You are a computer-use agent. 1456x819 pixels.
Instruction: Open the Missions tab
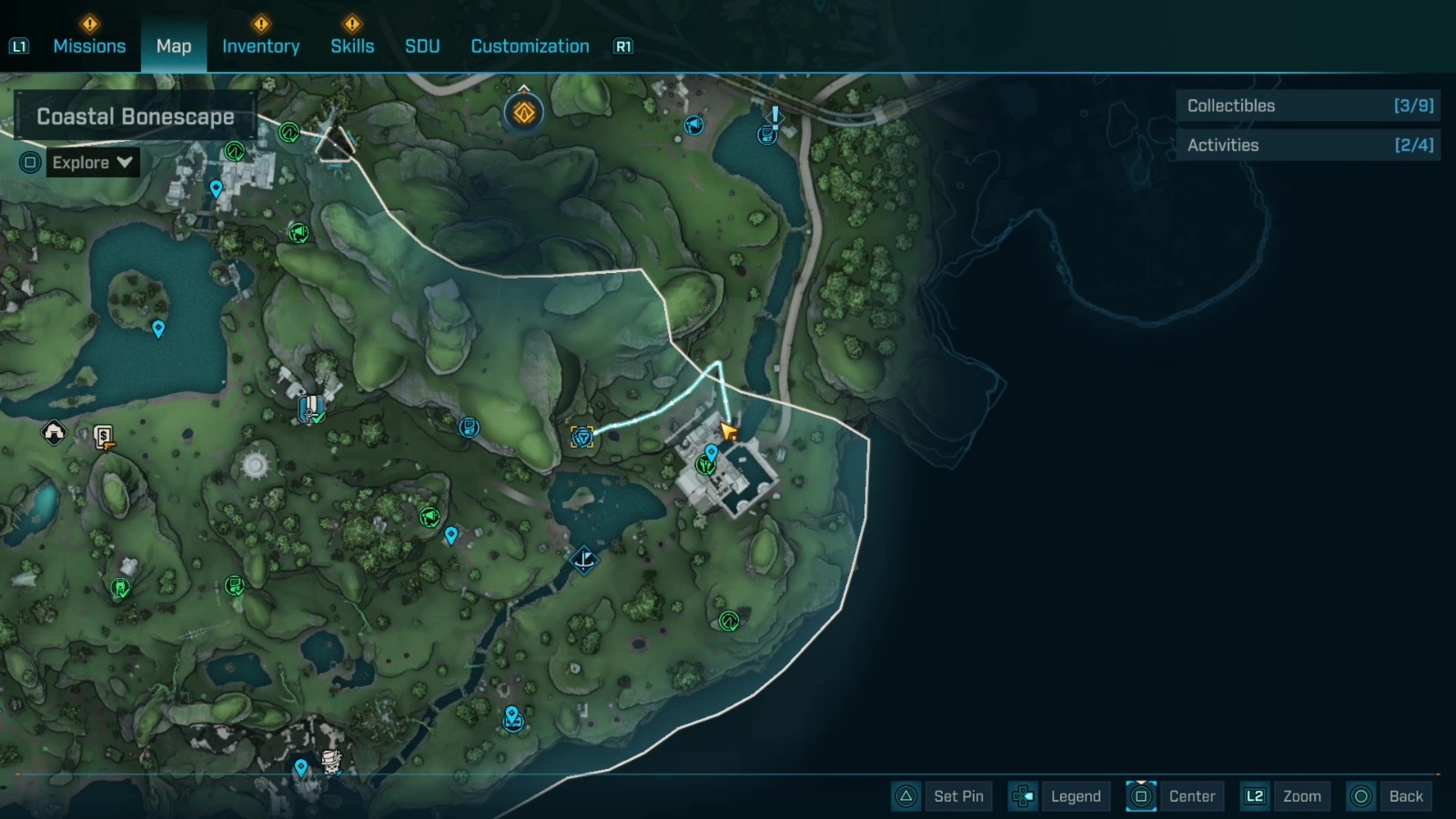click(89, 45)
